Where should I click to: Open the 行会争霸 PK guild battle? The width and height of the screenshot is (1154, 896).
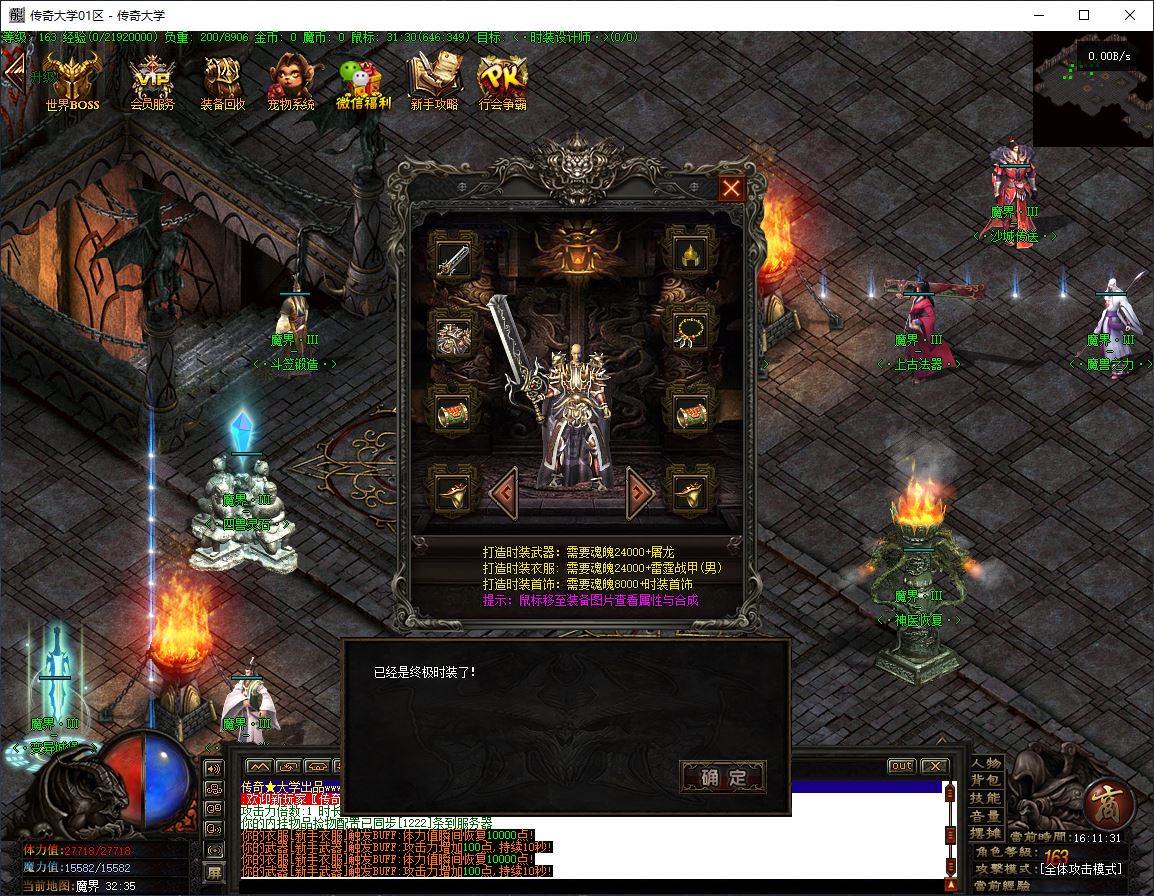(x=502, y=82)
